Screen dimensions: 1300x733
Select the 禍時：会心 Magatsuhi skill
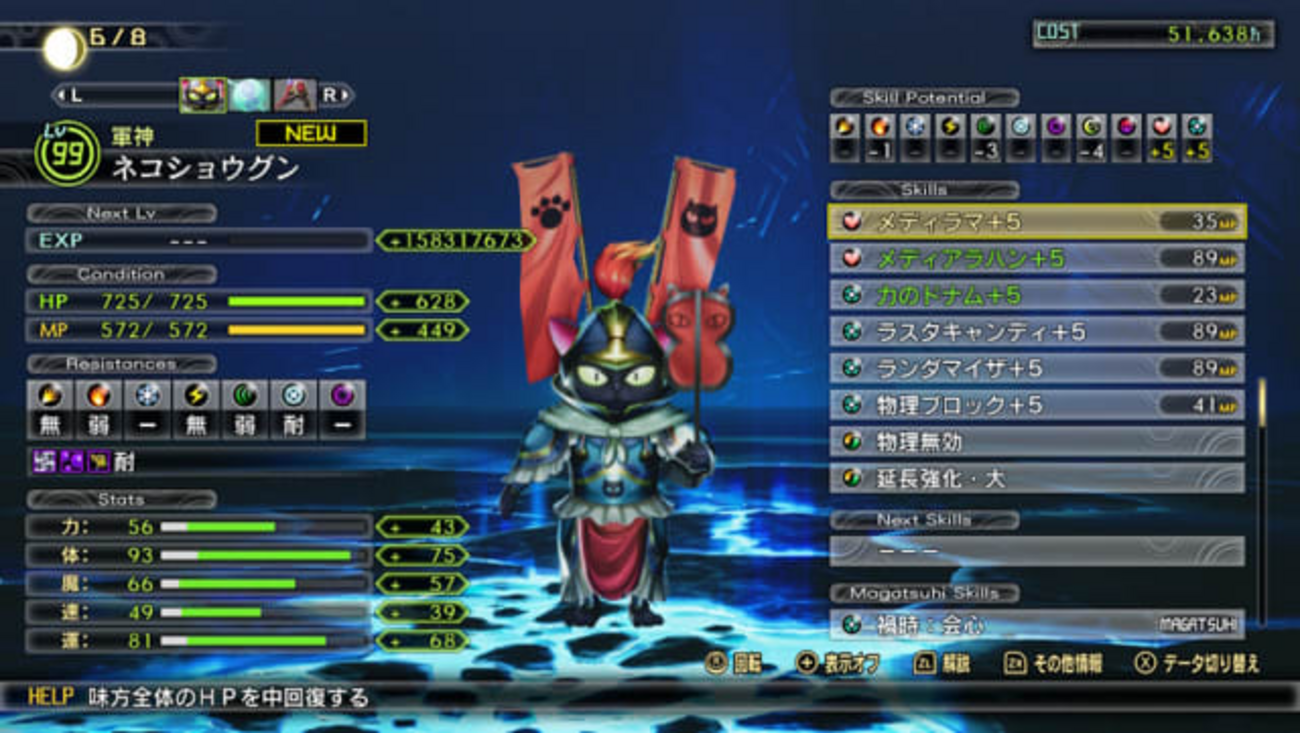tap(1037, 625)
